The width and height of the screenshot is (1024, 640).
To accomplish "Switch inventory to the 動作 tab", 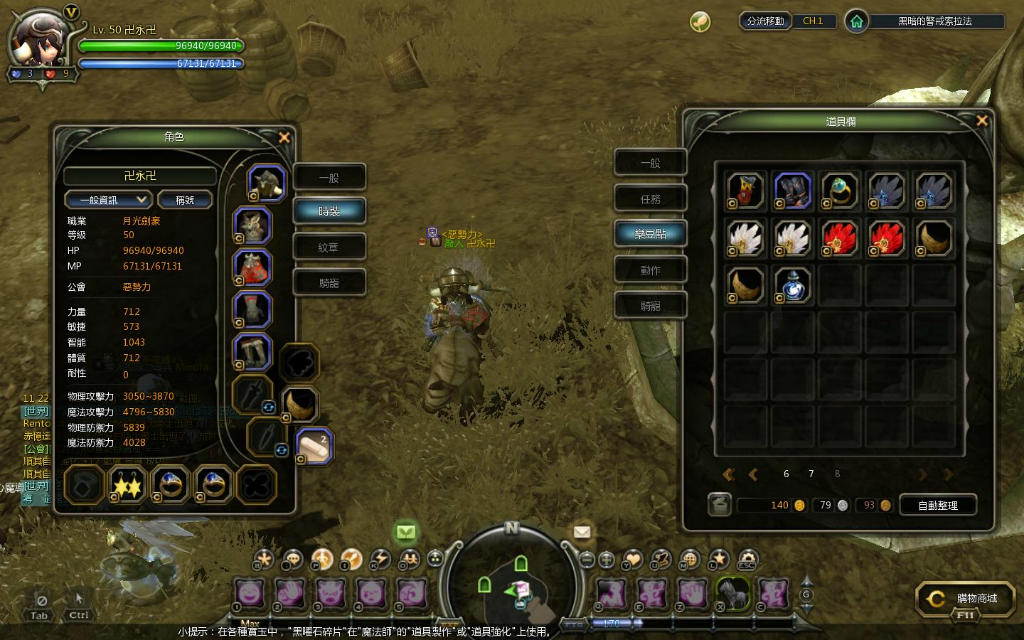I will (650, 269).
